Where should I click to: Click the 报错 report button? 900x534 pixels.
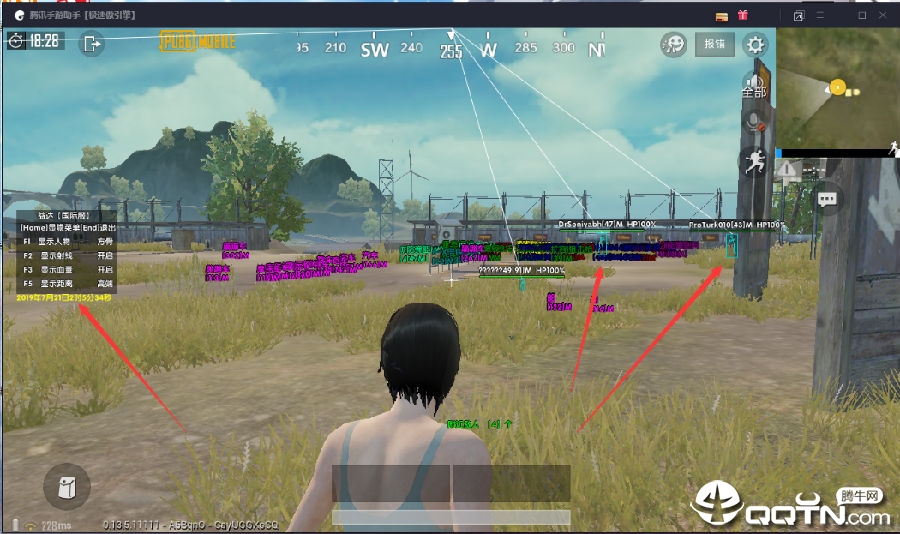pos(715,45)
